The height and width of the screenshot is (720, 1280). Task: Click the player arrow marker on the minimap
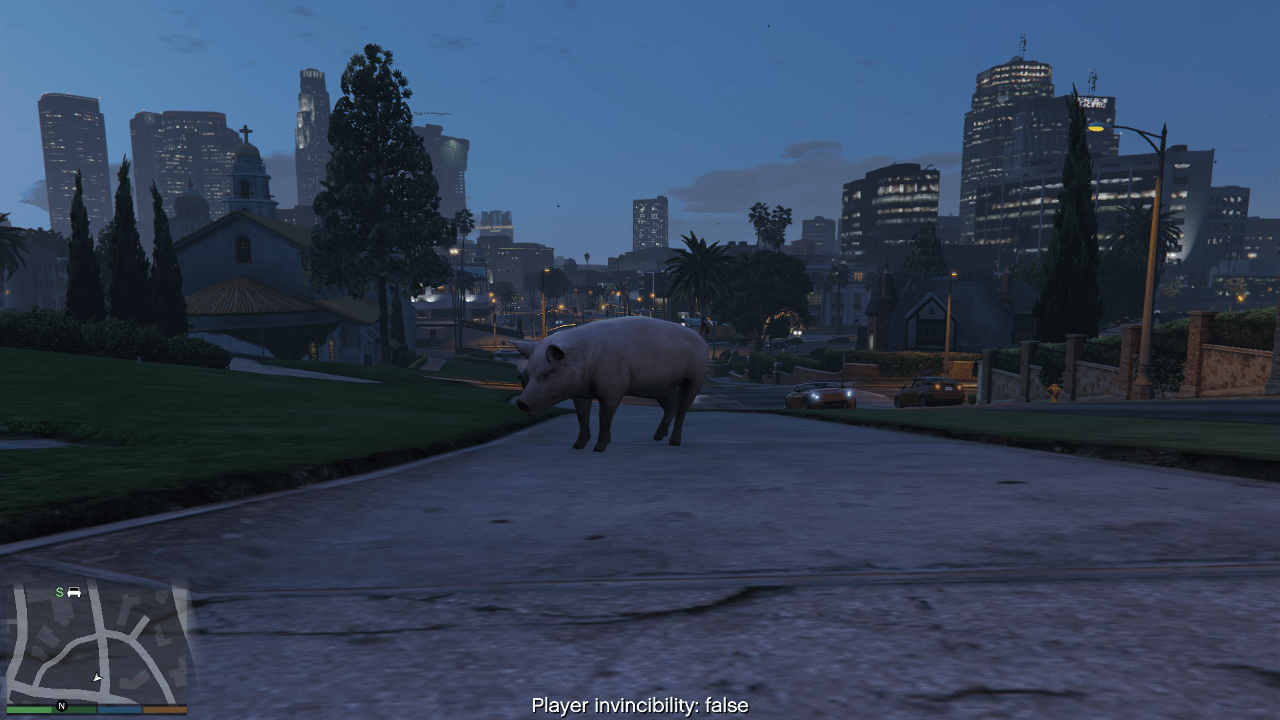click(97, 678)
